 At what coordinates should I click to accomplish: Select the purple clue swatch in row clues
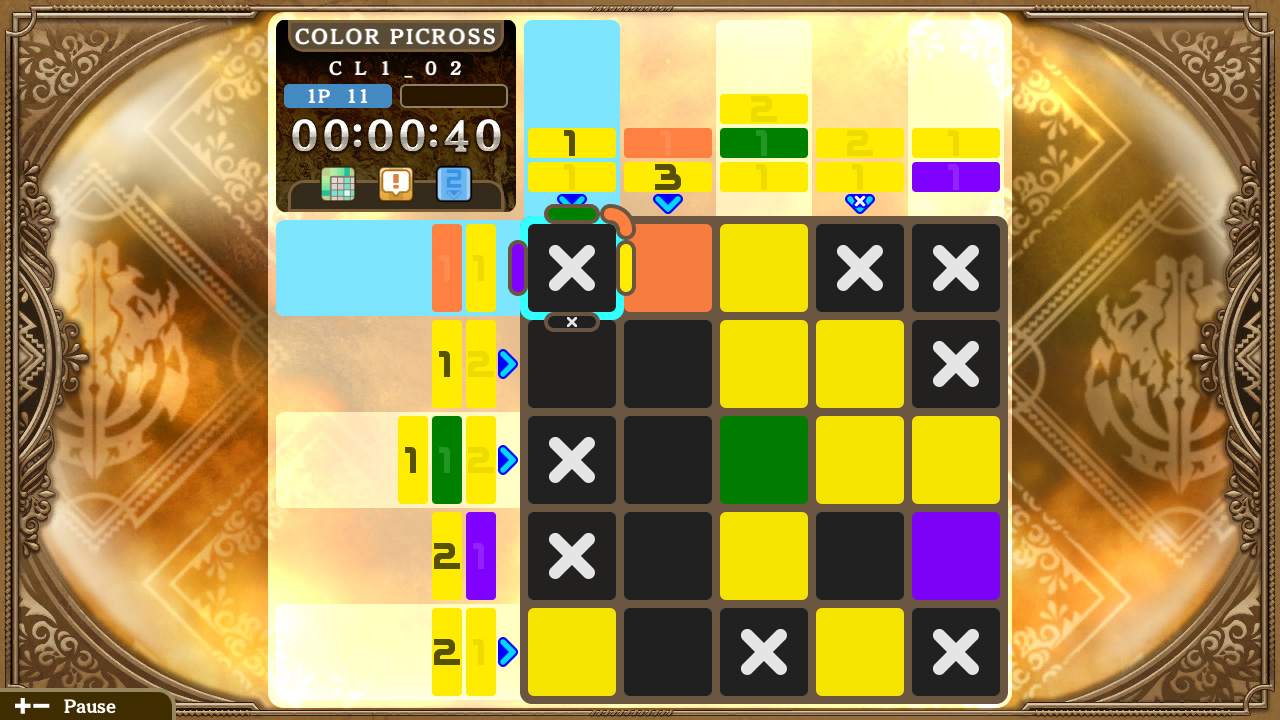[x=481, y=556]
